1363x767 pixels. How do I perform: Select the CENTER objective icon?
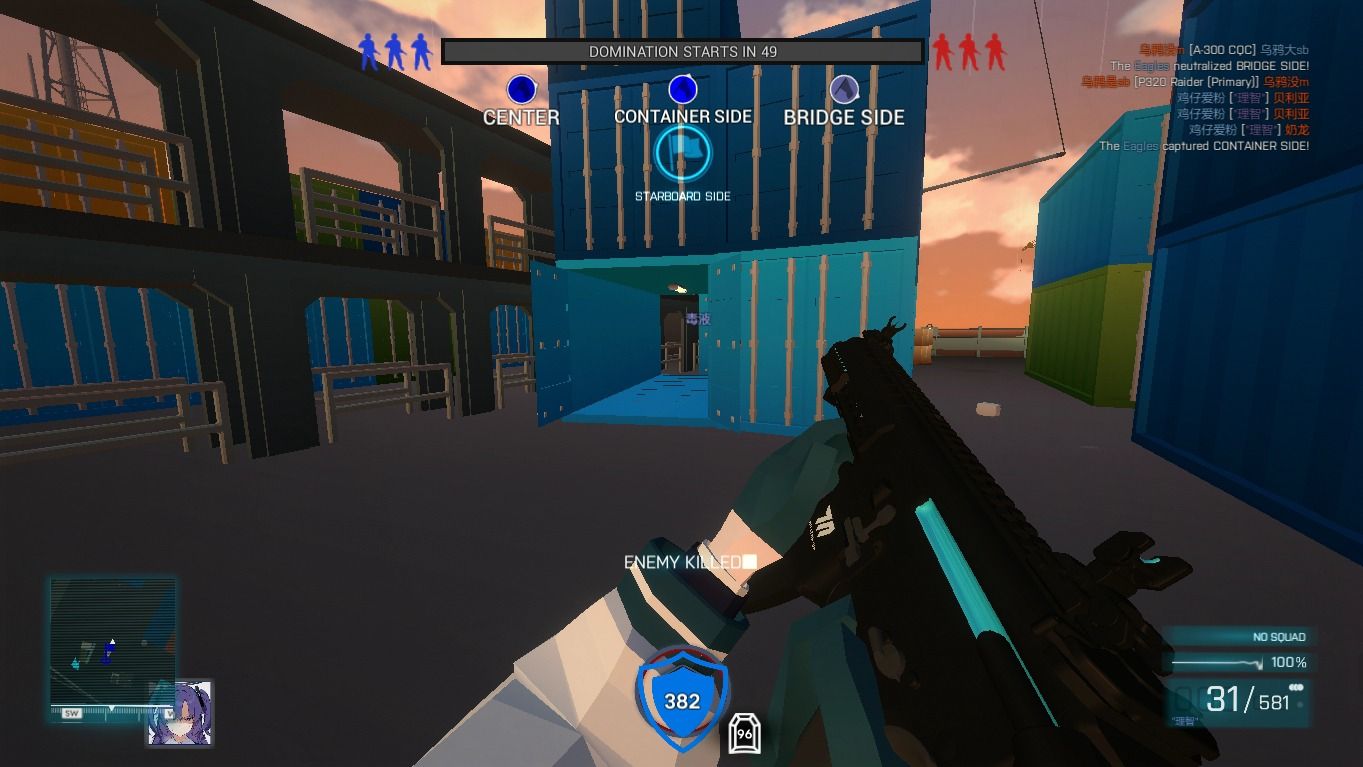tap(521, 90)
